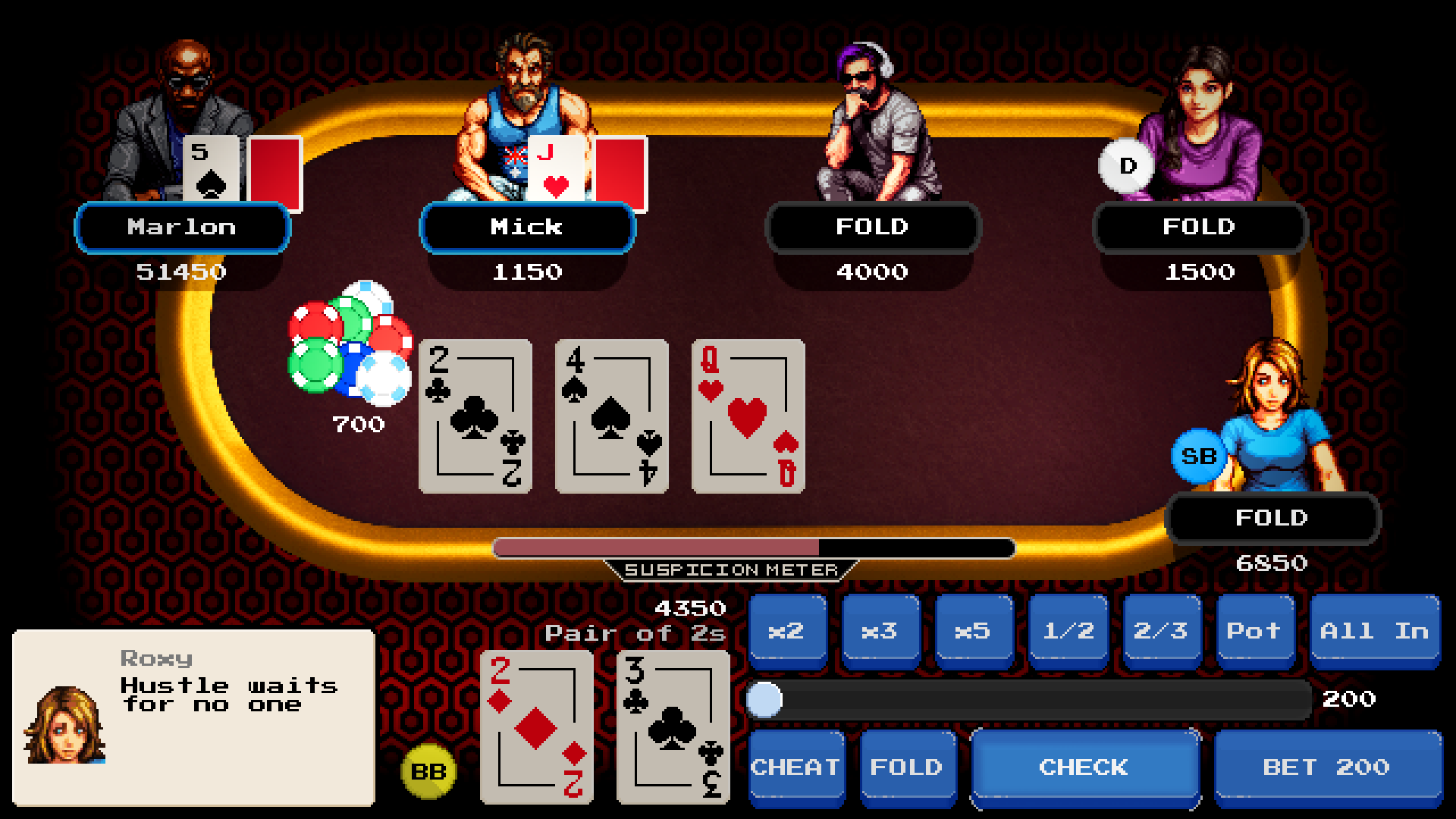Click Mick's name plate
This screenshot has height=819, width=1456.
click(527, 227)
